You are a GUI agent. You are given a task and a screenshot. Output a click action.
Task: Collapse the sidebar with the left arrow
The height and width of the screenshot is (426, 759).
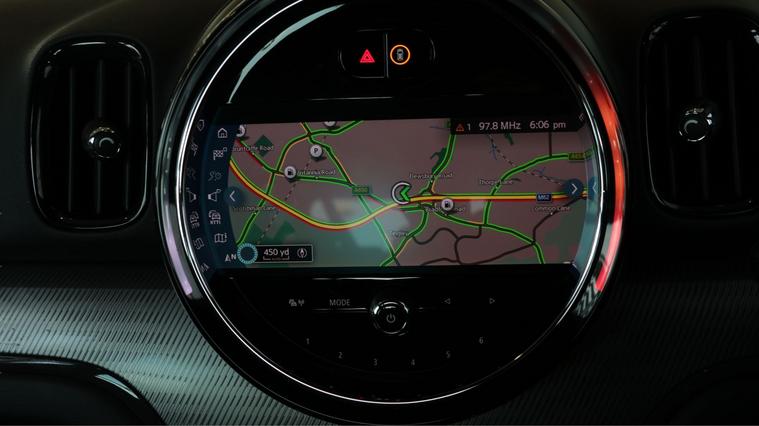pos(232,196)
